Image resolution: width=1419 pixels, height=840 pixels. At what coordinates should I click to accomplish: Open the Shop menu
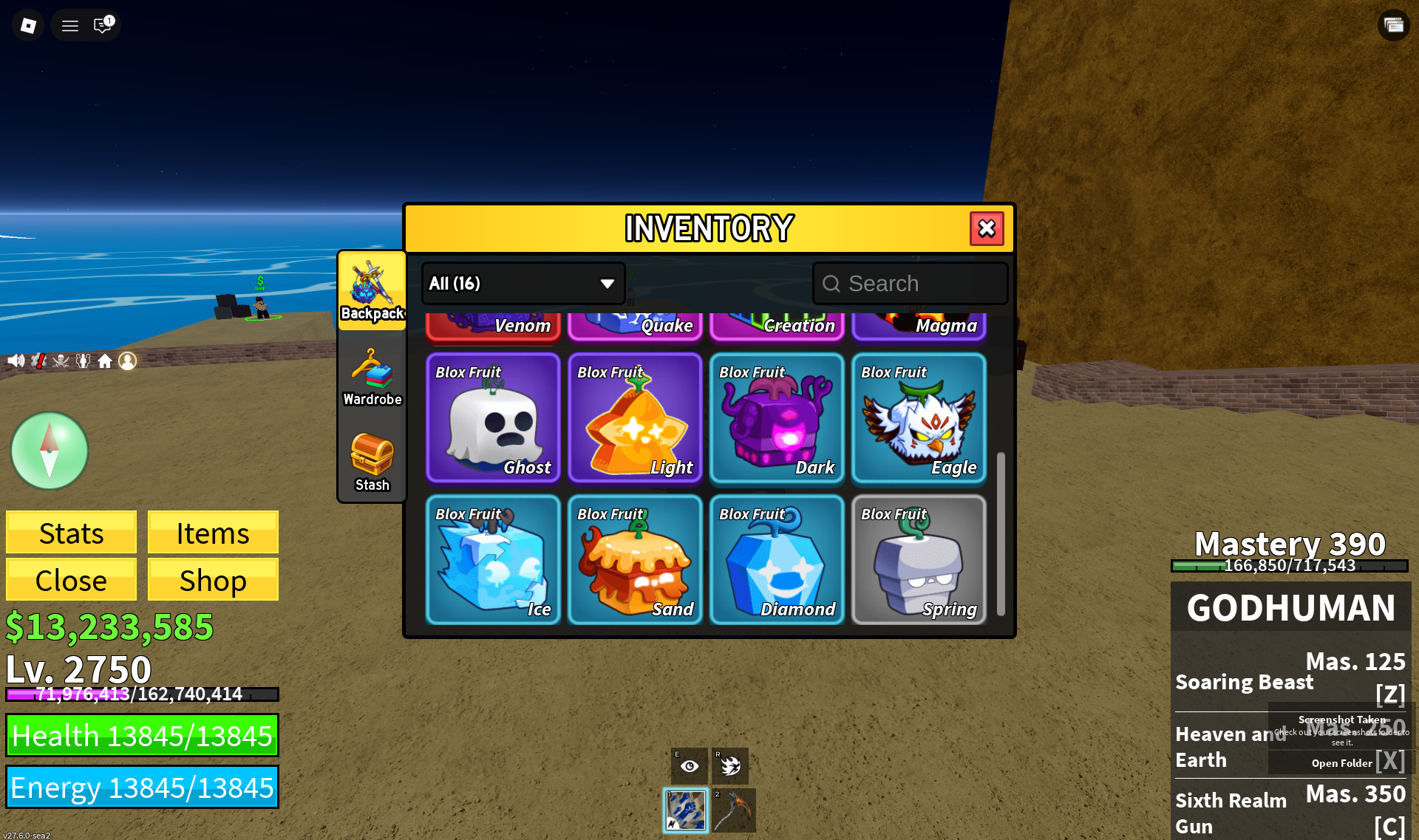click(x=213, y=580)
